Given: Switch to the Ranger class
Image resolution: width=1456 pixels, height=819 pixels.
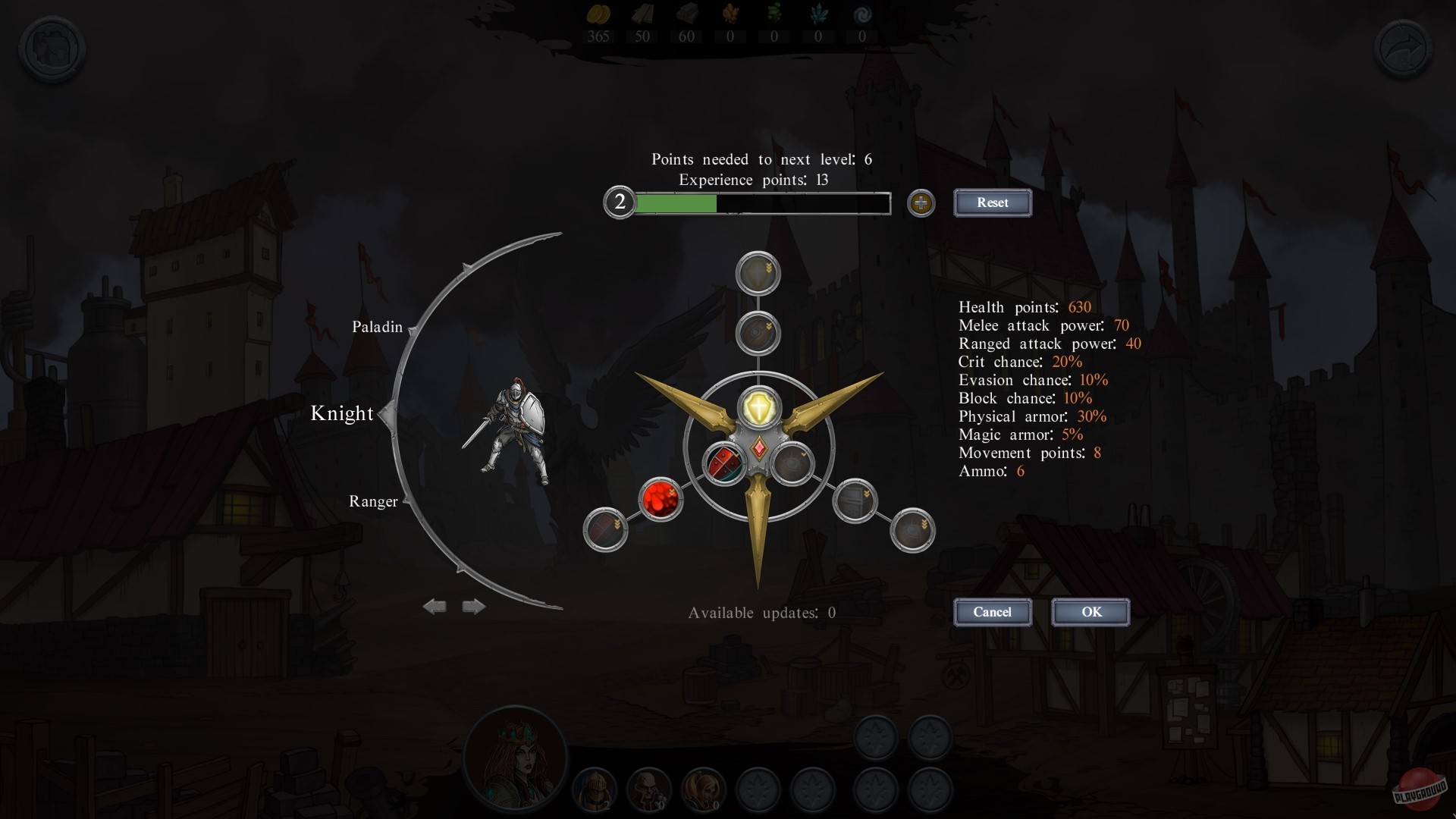Looking at the screenshot, I should [x=373, y=500].
